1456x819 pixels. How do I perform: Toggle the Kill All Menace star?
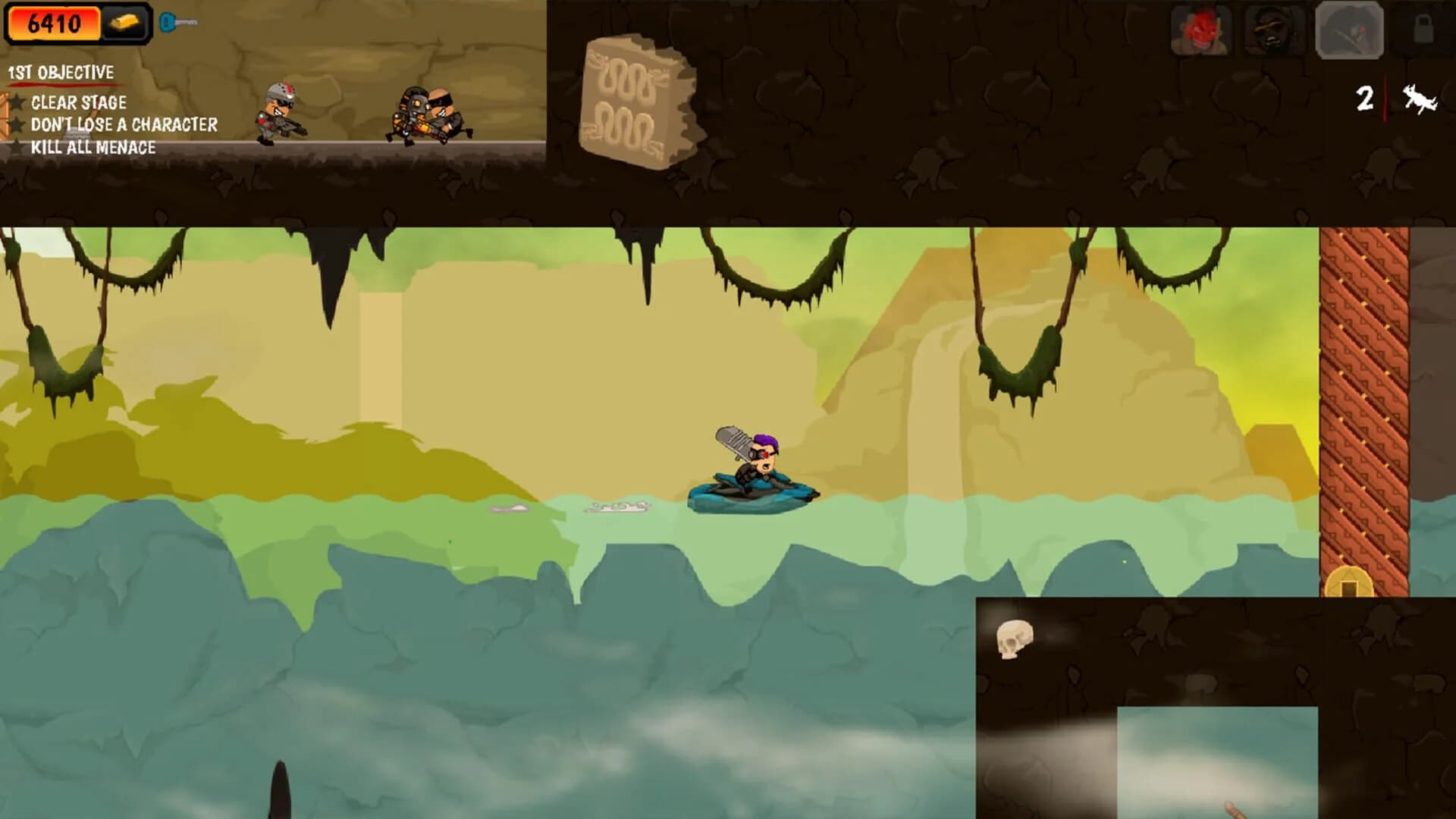click(17, 146)
